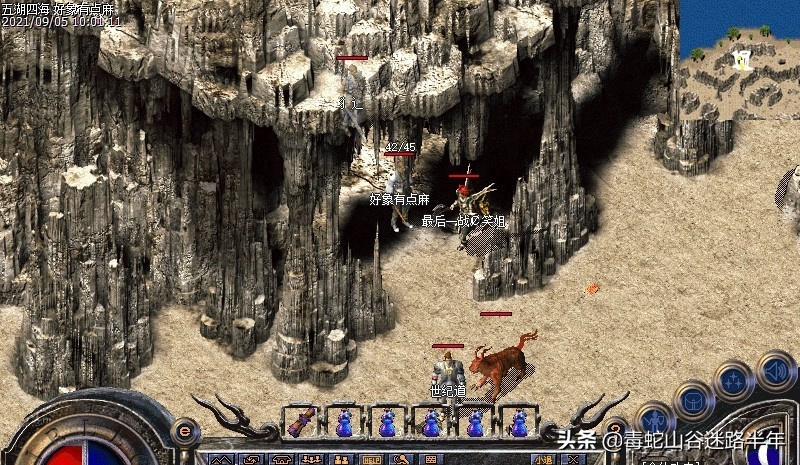Viewport: 800px width, 465px height.
Task: Use the scroll in the hotbar
Action: click(x=301, y=424)
